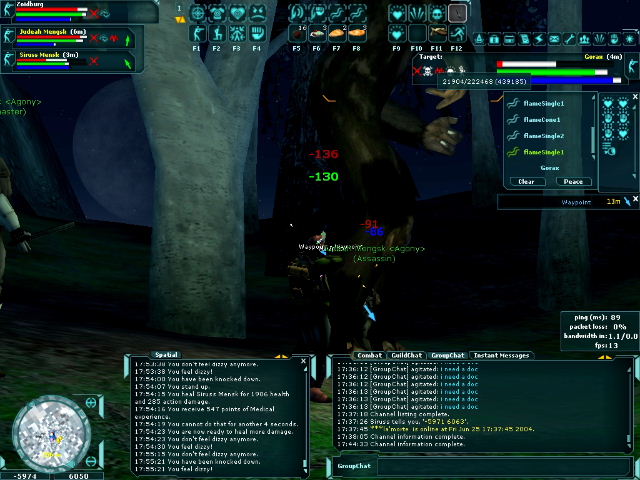640x480 pixels.
Task: Open the GuildChat tab
Action: click(x=406, y=355)
